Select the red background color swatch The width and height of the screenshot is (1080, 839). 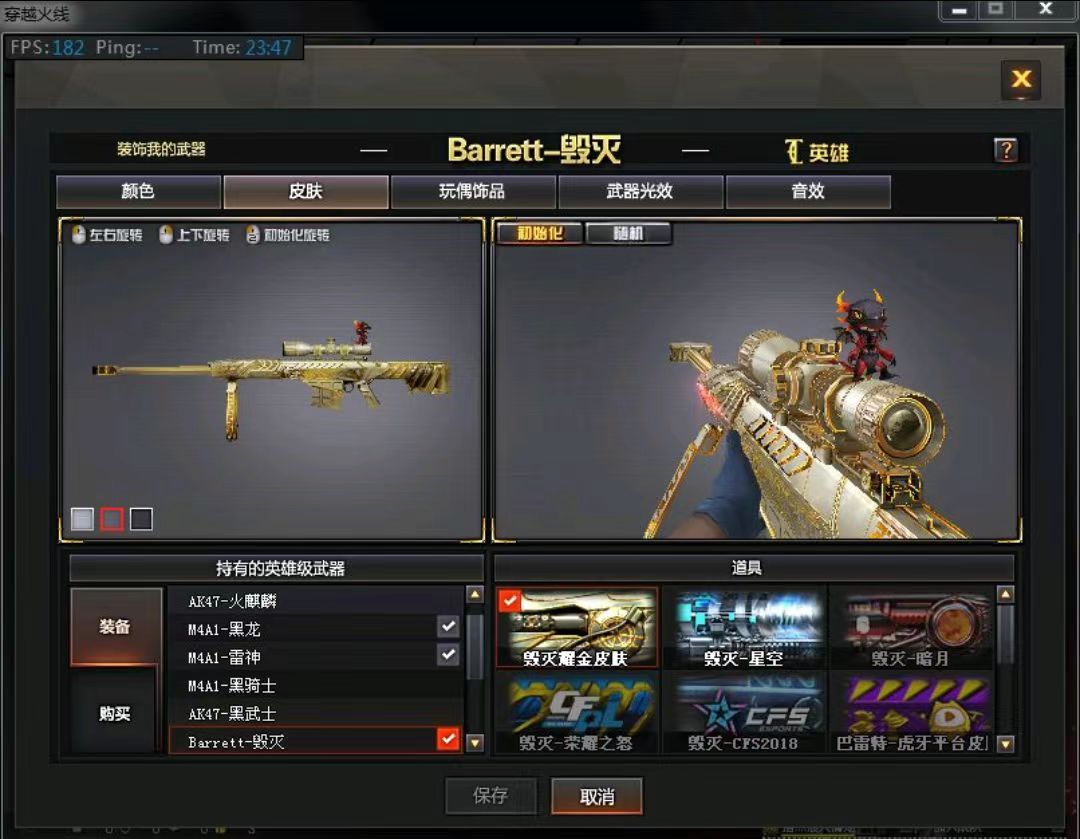[112, 519]
